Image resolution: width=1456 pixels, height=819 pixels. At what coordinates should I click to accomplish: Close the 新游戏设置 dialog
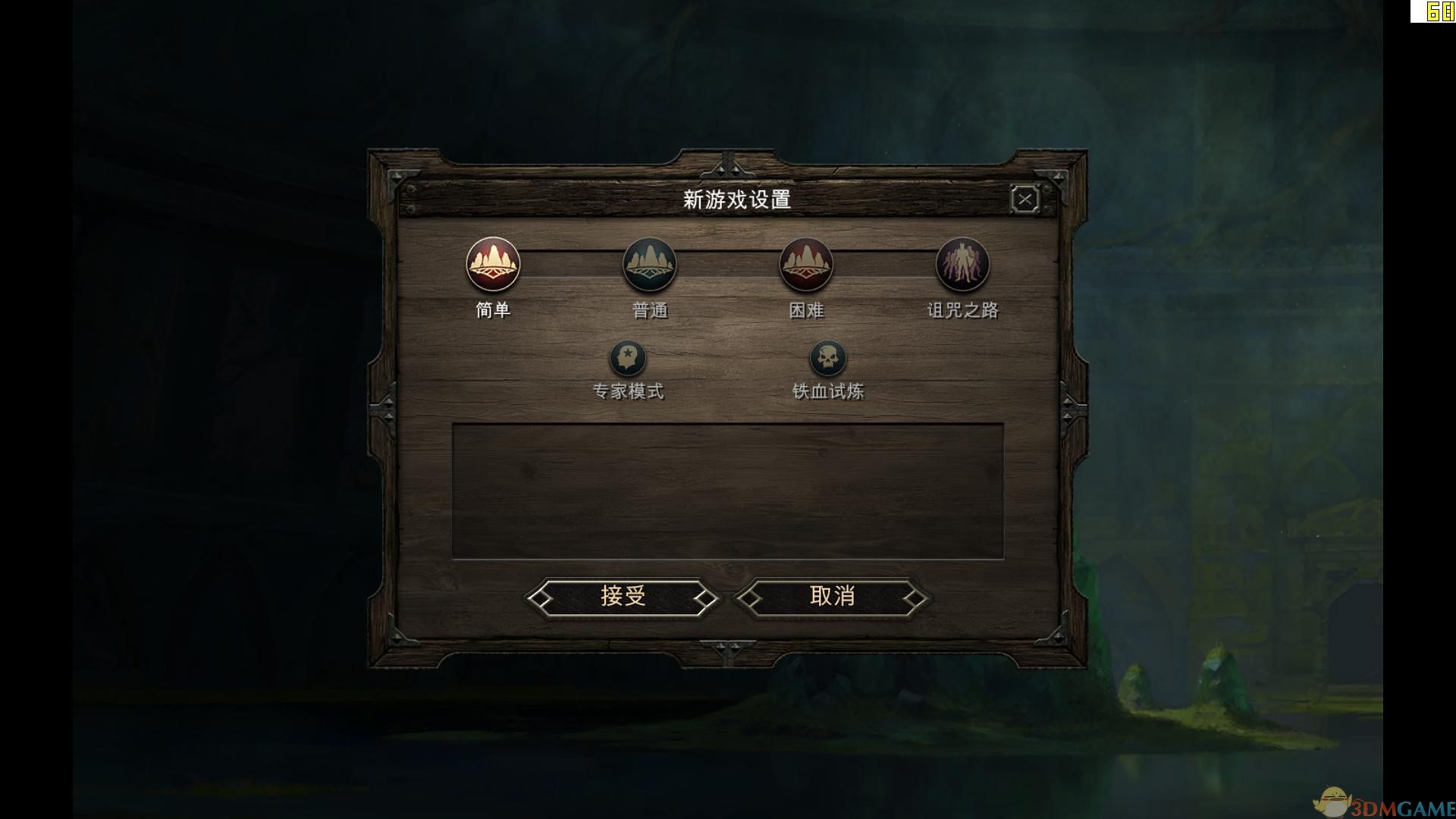(1025, 198)
